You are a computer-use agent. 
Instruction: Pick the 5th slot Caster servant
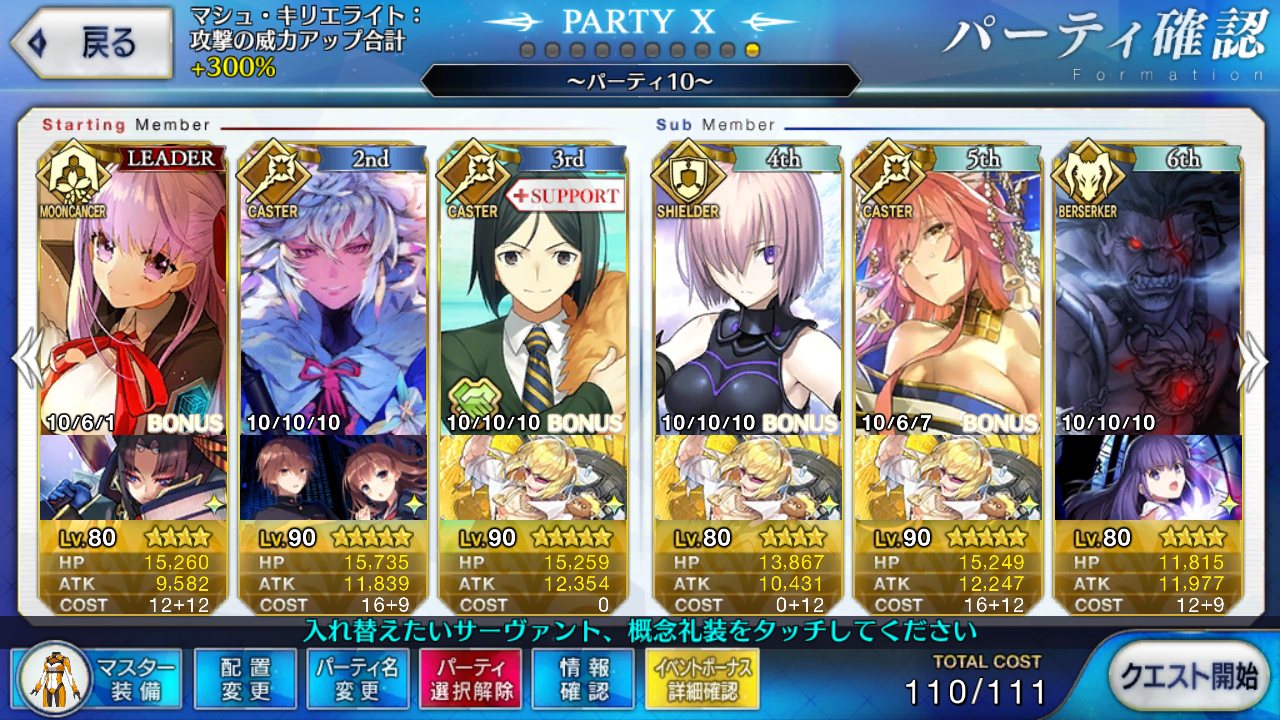tap(947, 300)
